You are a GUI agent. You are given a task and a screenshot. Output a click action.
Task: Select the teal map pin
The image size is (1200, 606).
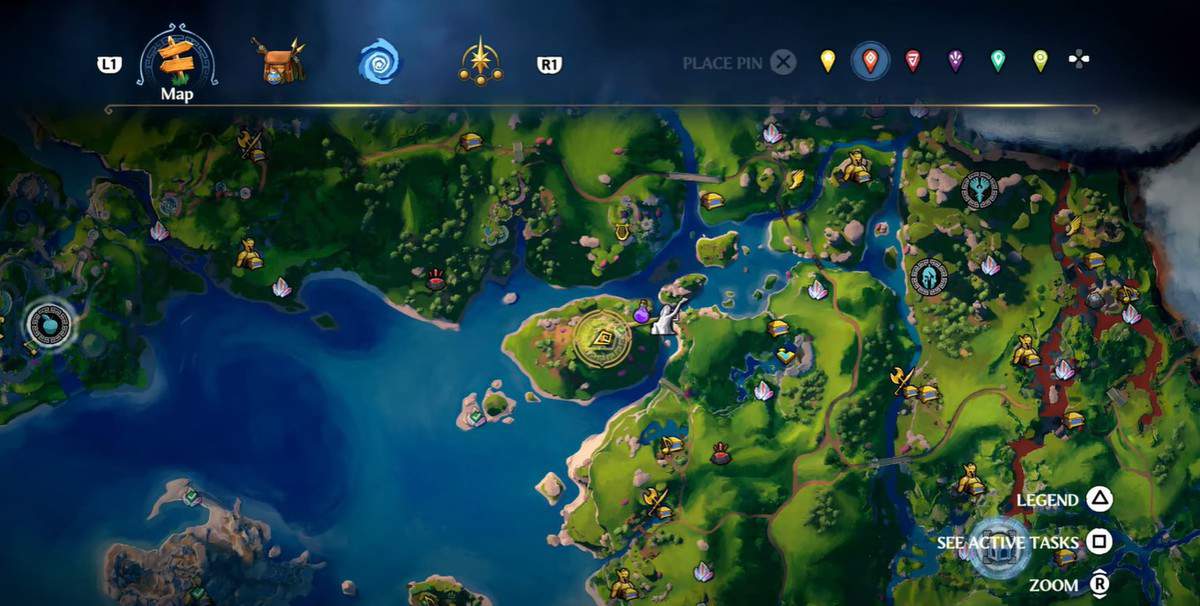[x=997, y=61]
